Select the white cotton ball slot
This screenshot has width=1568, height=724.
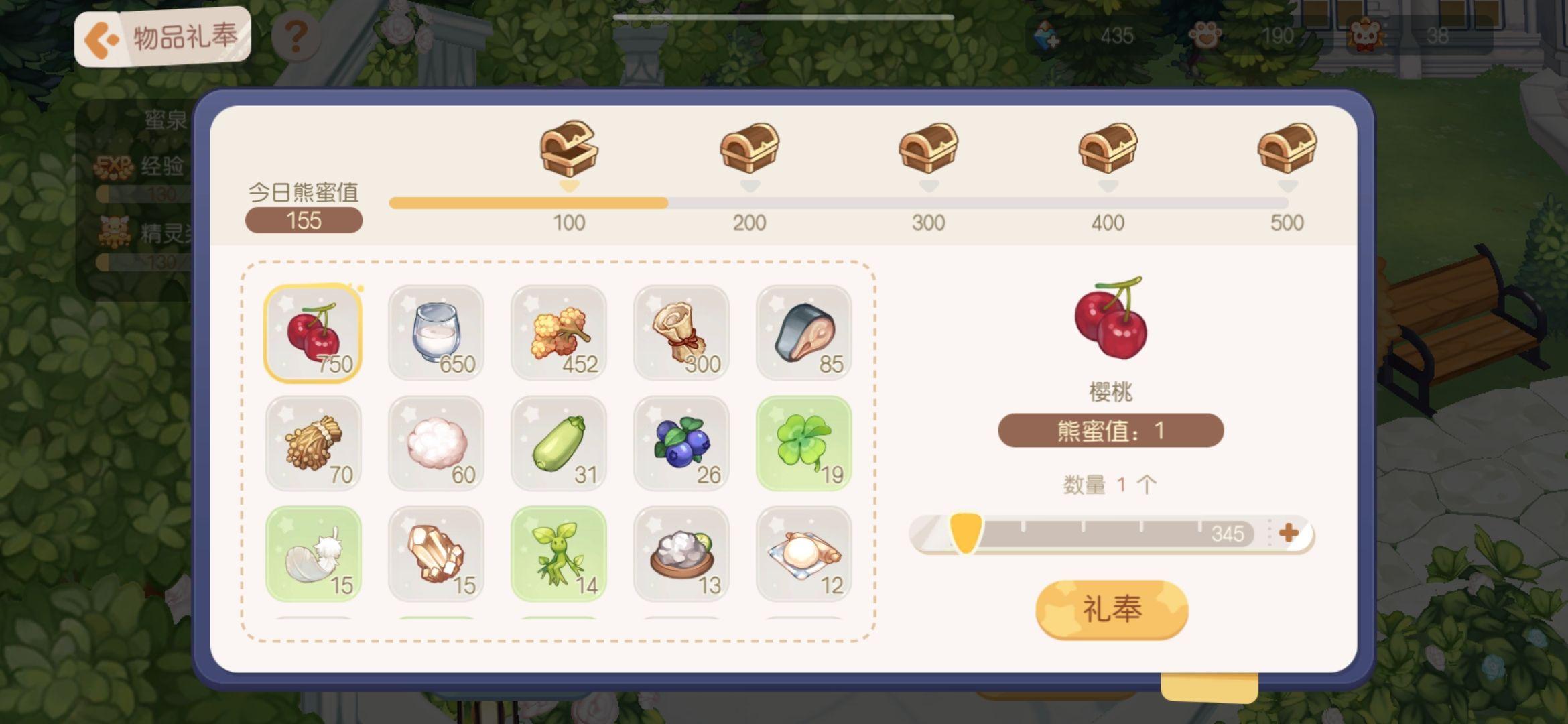point(436,443)
